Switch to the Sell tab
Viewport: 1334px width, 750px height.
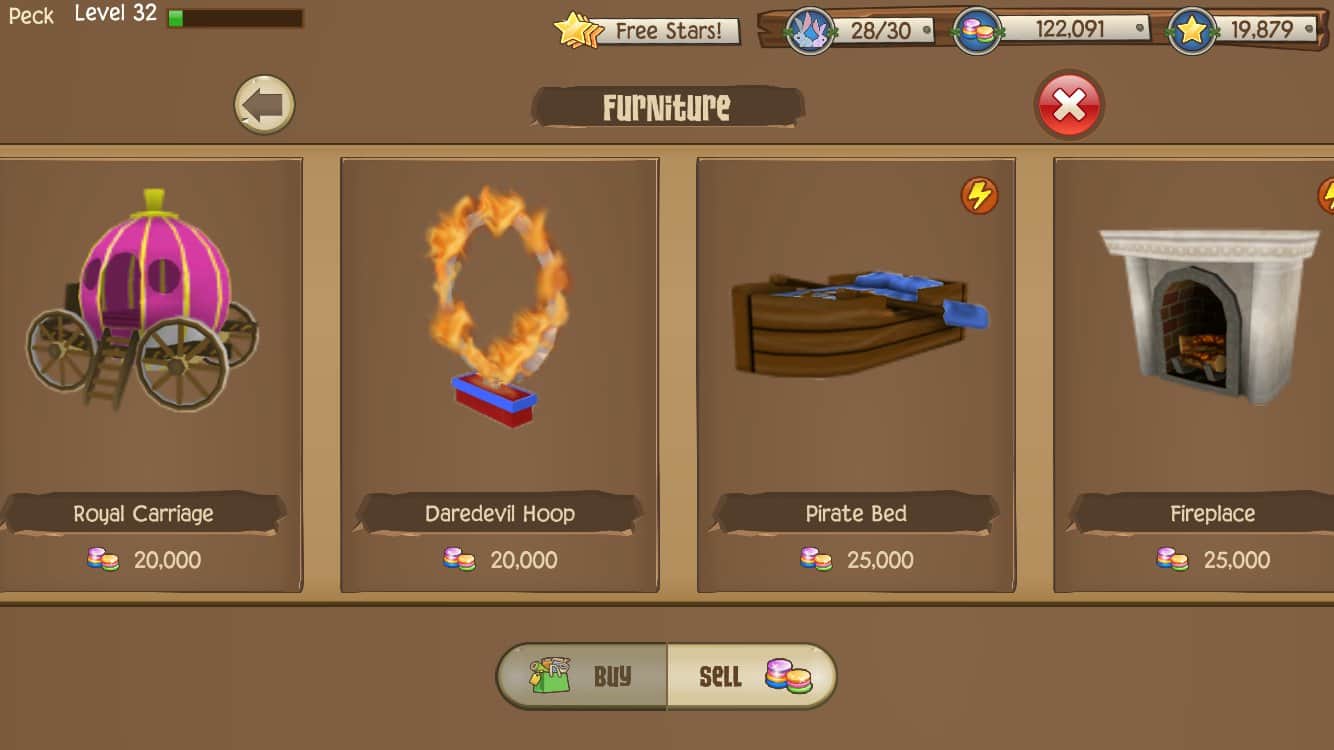pos(750,676)
